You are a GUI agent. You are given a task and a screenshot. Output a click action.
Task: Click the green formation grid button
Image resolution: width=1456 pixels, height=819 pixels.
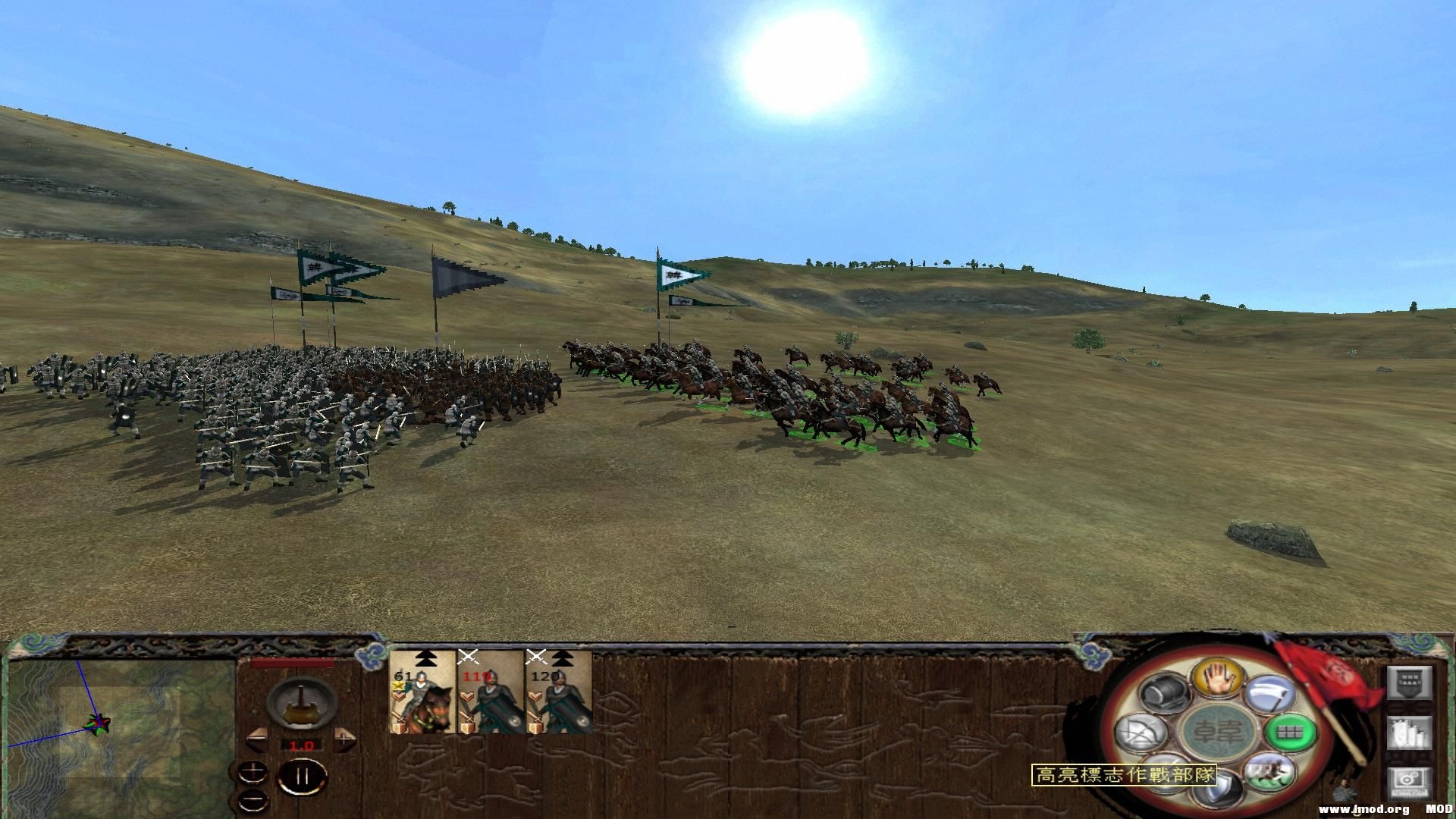click(x=1289, y=733)
